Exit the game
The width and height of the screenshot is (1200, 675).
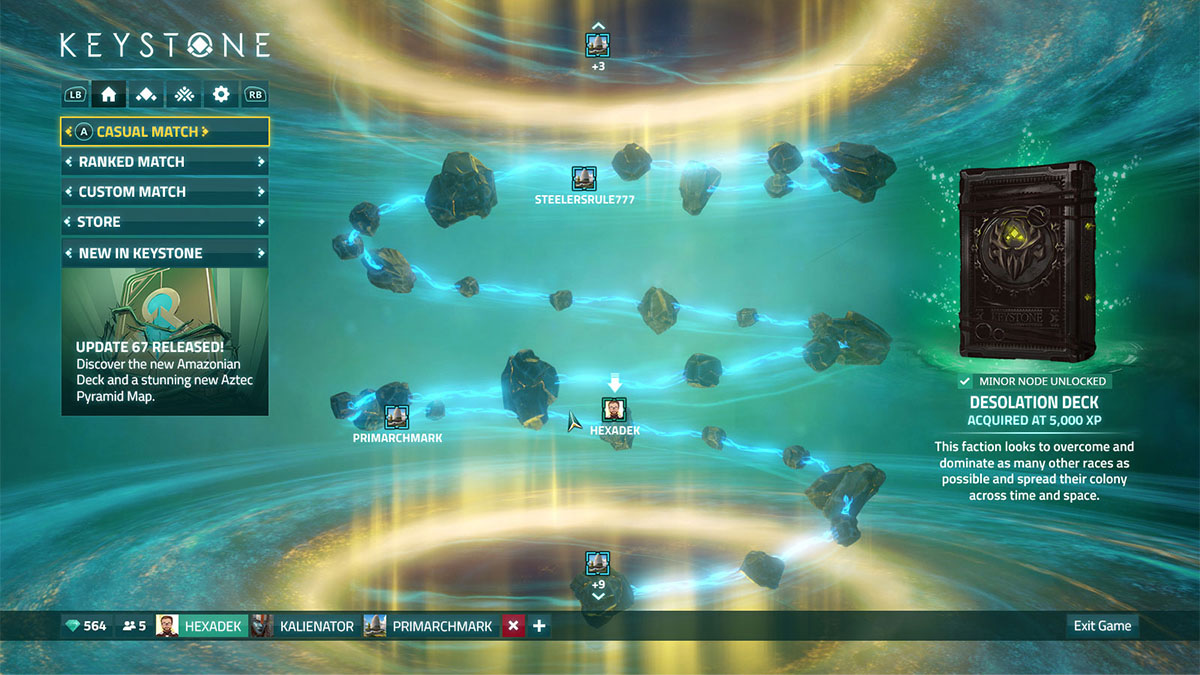(1102, 626)
